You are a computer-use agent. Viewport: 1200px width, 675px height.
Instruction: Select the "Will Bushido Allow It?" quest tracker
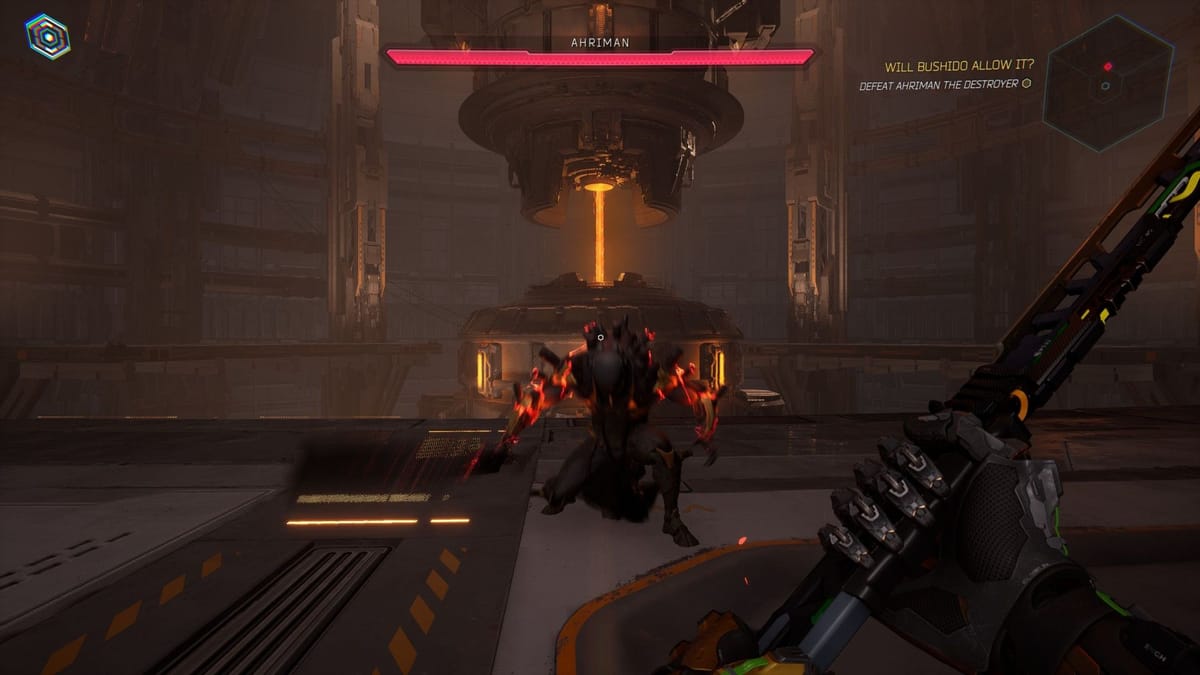point(959,66)
